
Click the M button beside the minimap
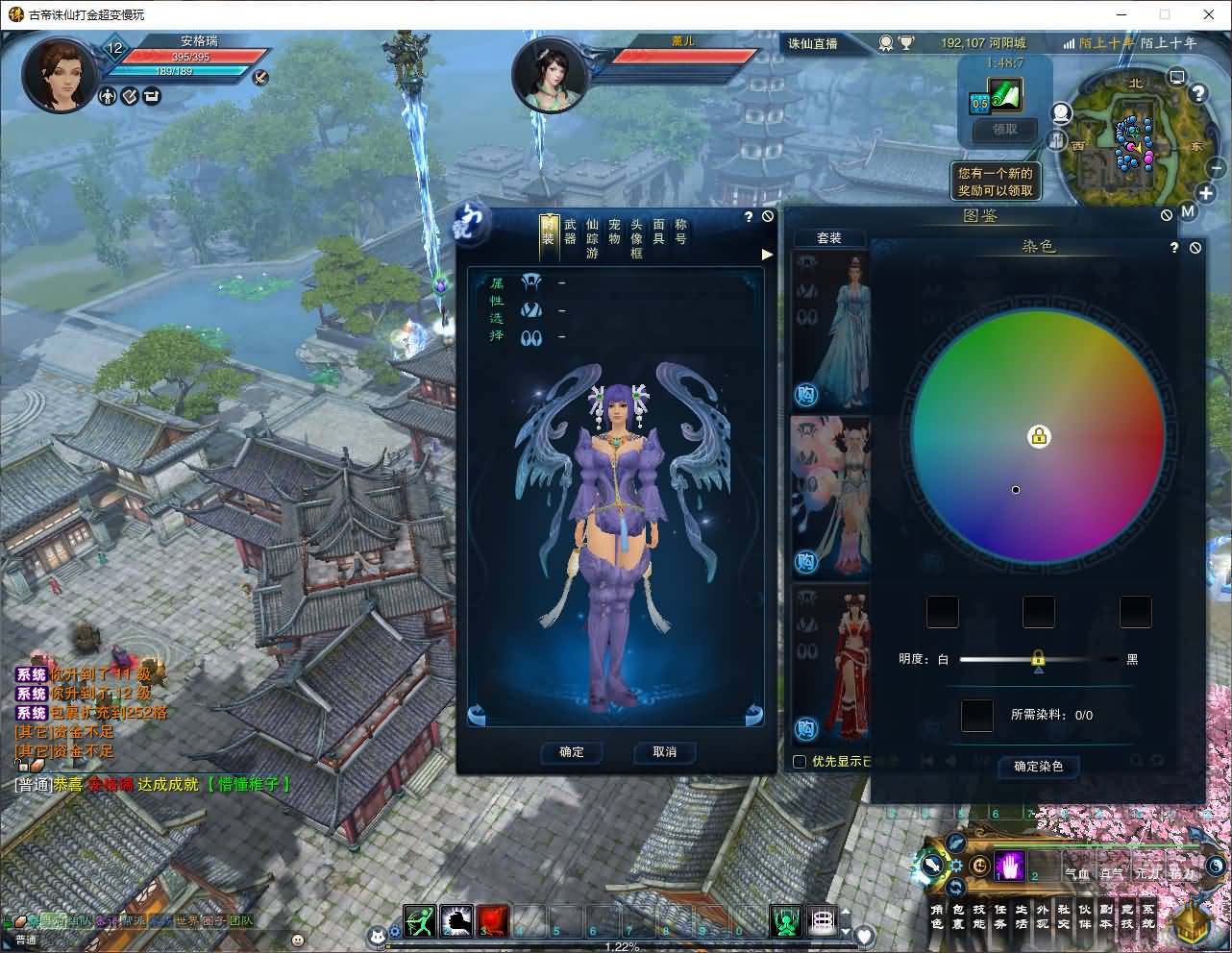(1188, 212)
